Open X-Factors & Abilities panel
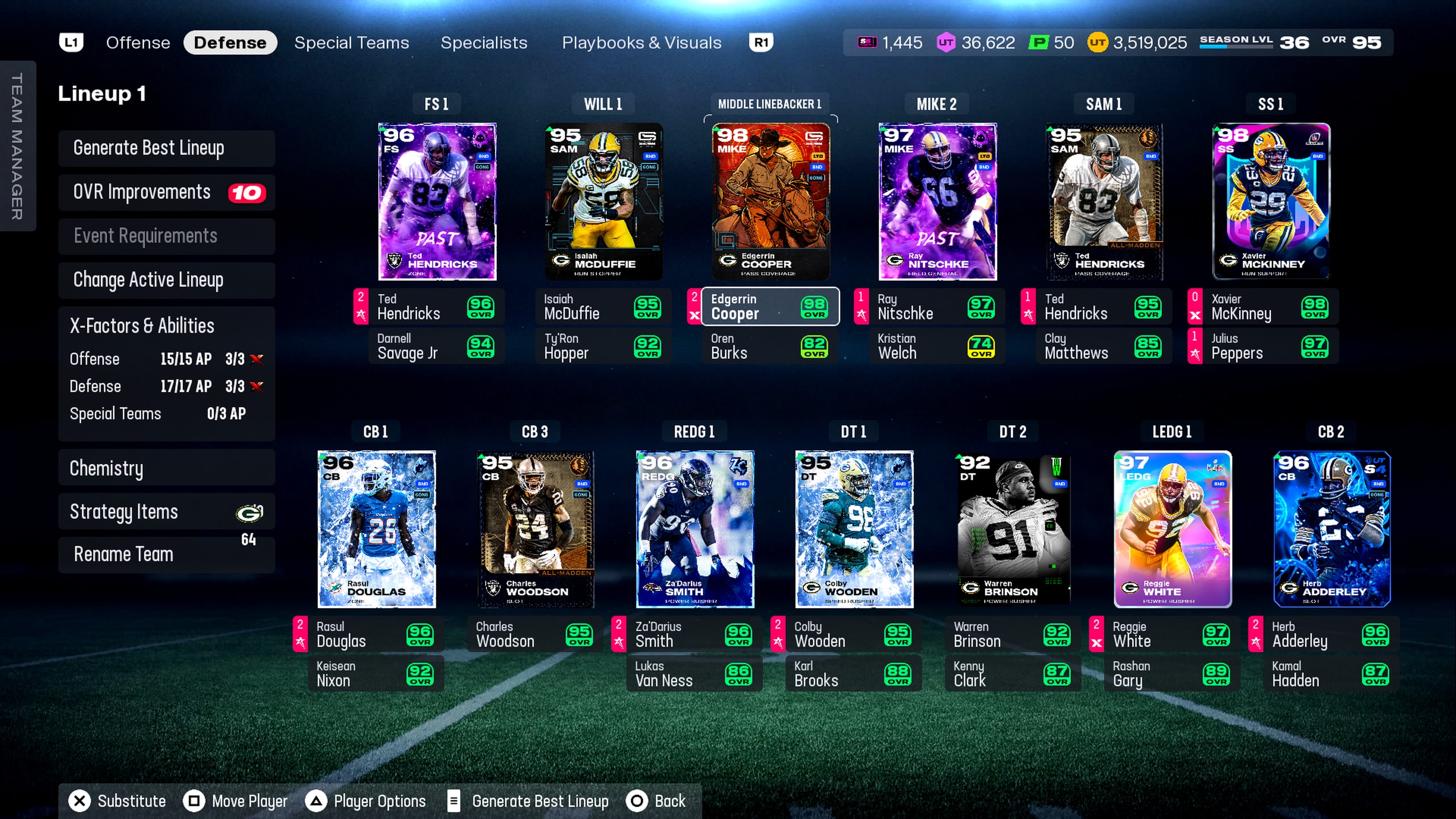1456x819 pixels. tap(143, 326)
